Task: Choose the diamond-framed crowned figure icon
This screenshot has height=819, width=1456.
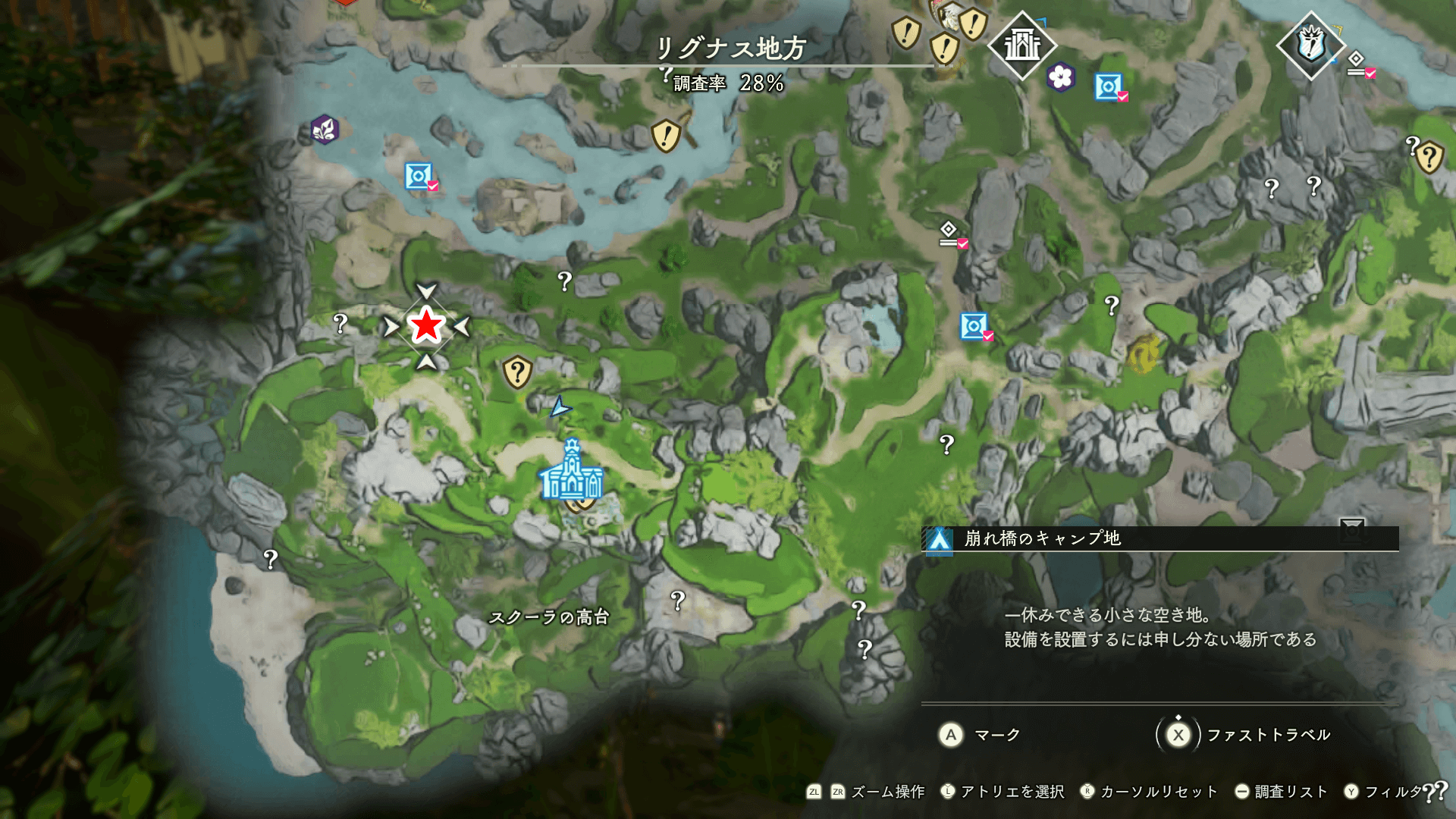Action: 1310,45
